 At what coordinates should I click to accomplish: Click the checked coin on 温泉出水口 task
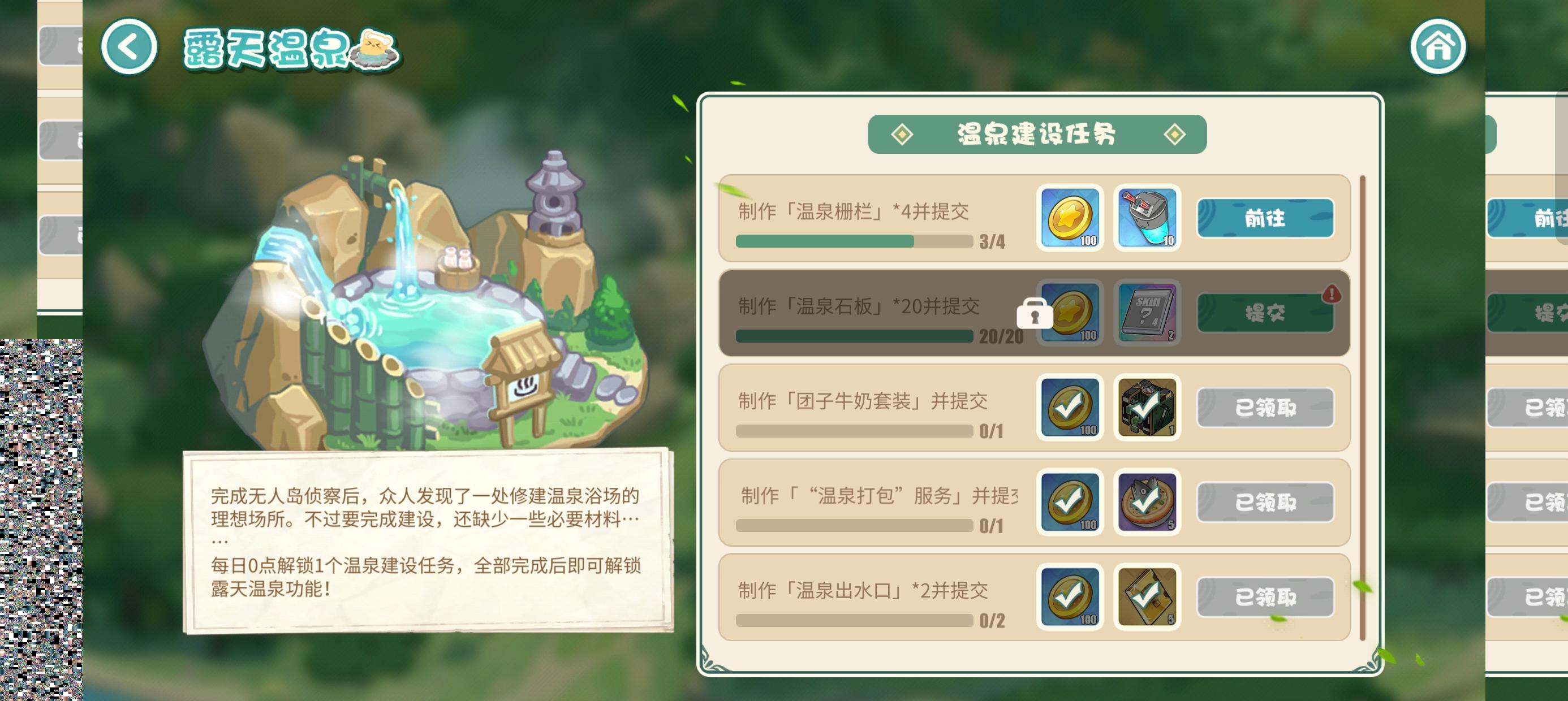click(1070, 598)
